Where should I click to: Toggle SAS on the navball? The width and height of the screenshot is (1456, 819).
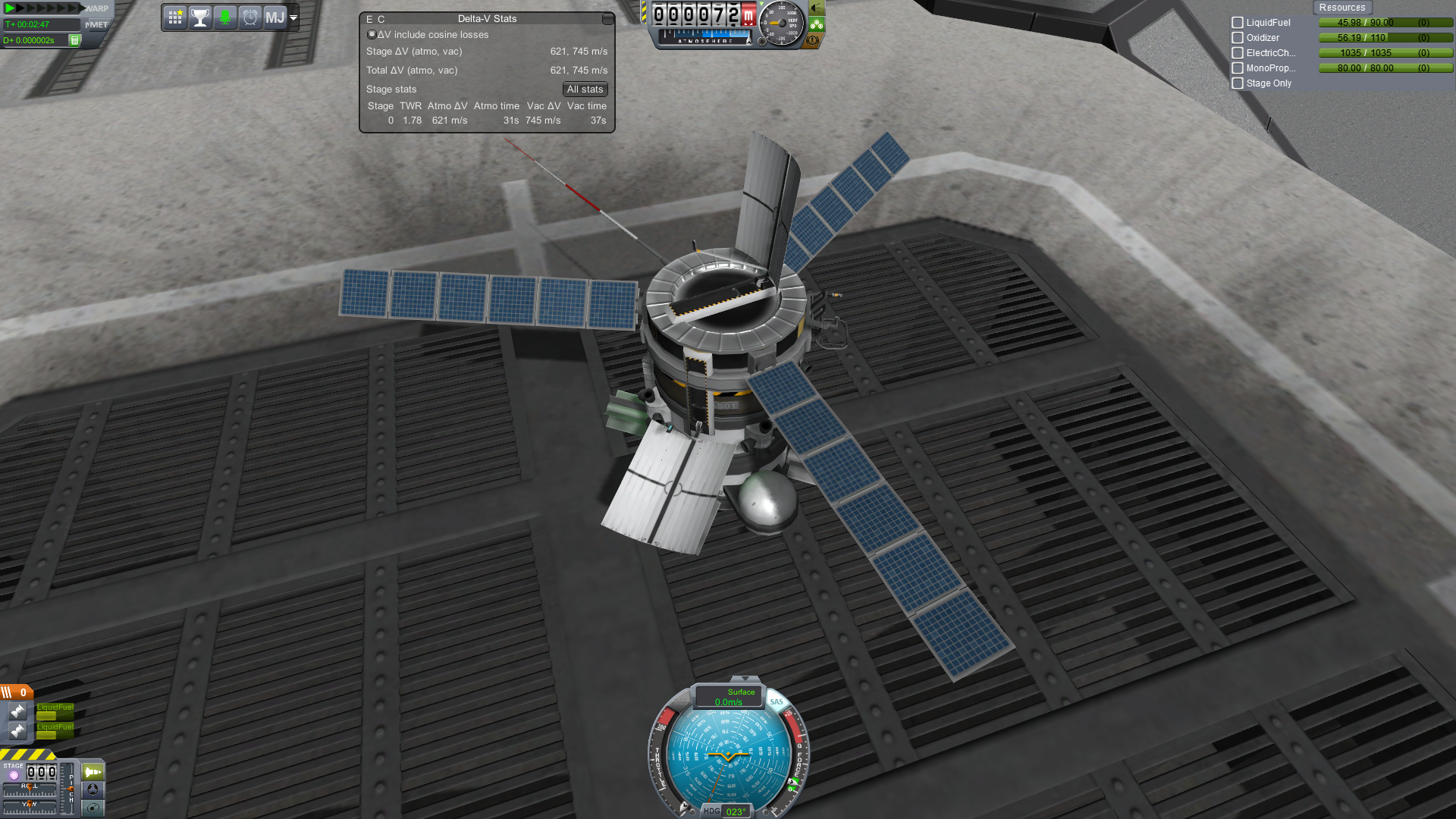[x=777, y=702]
